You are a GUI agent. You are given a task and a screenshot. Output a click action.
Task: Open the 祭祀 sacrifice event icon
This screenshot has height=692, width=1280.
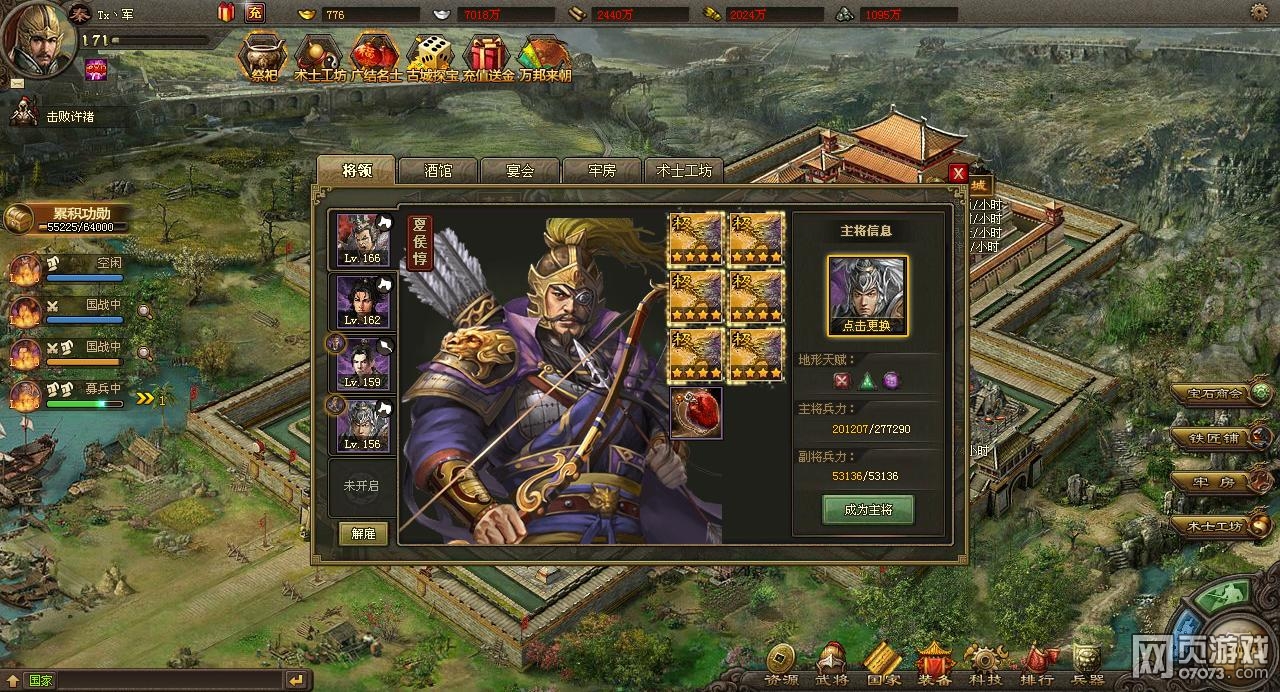[x=262, y=58]
